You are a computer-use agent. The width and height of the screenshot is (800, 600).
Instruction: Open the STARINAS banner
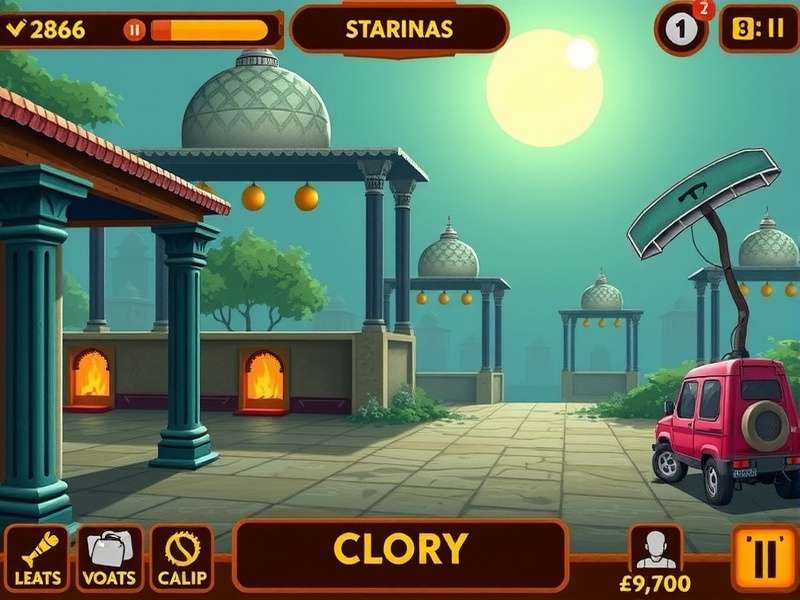[399, 29]
